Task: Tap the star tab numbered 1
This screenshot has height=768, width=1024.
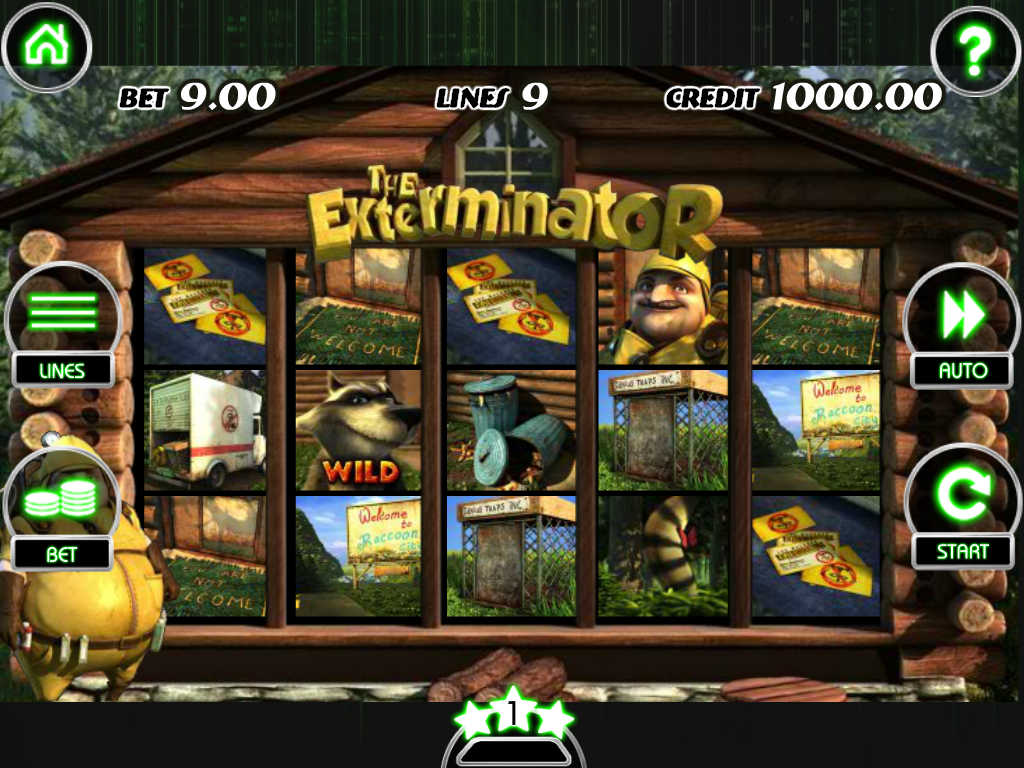Action: pyautogui.click(x=513, y=716)
